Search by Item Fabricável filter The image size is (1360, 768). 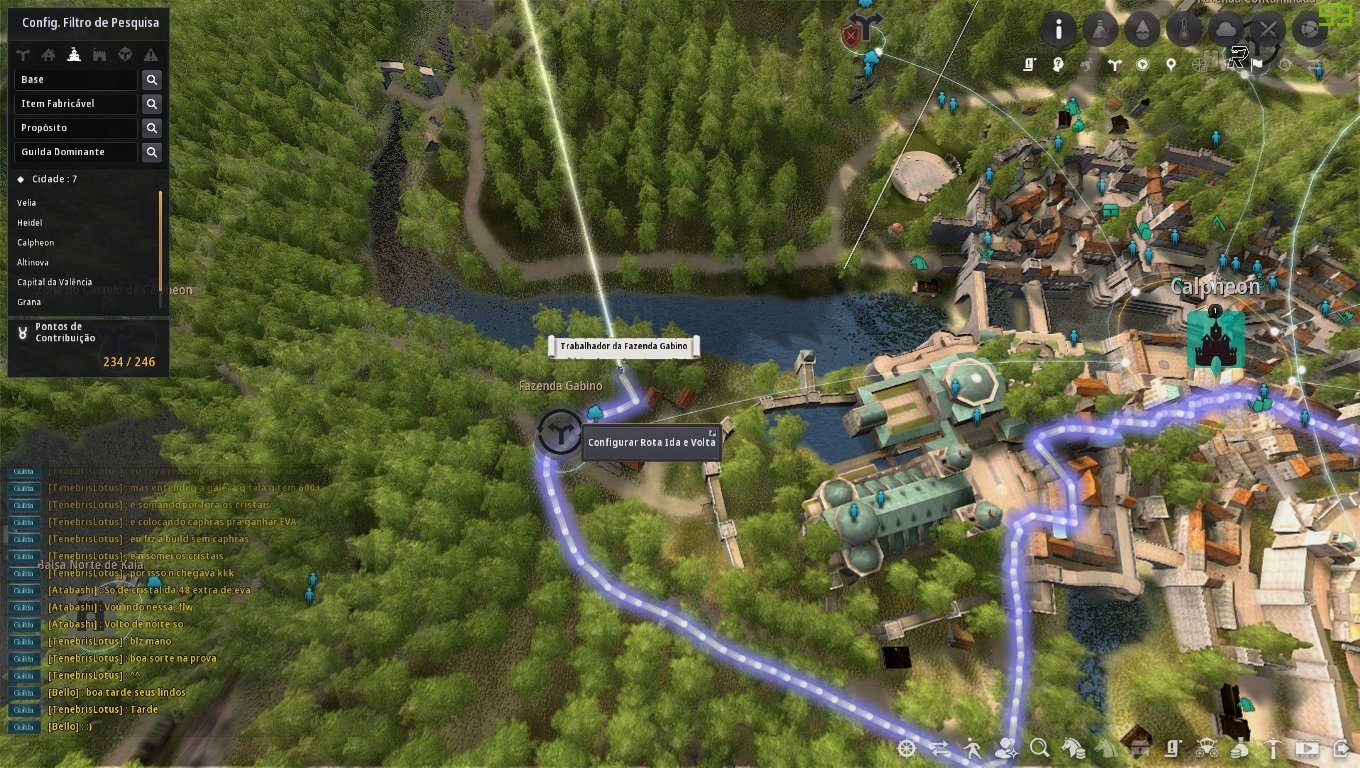pyautogui.click(x=152, y=104)
